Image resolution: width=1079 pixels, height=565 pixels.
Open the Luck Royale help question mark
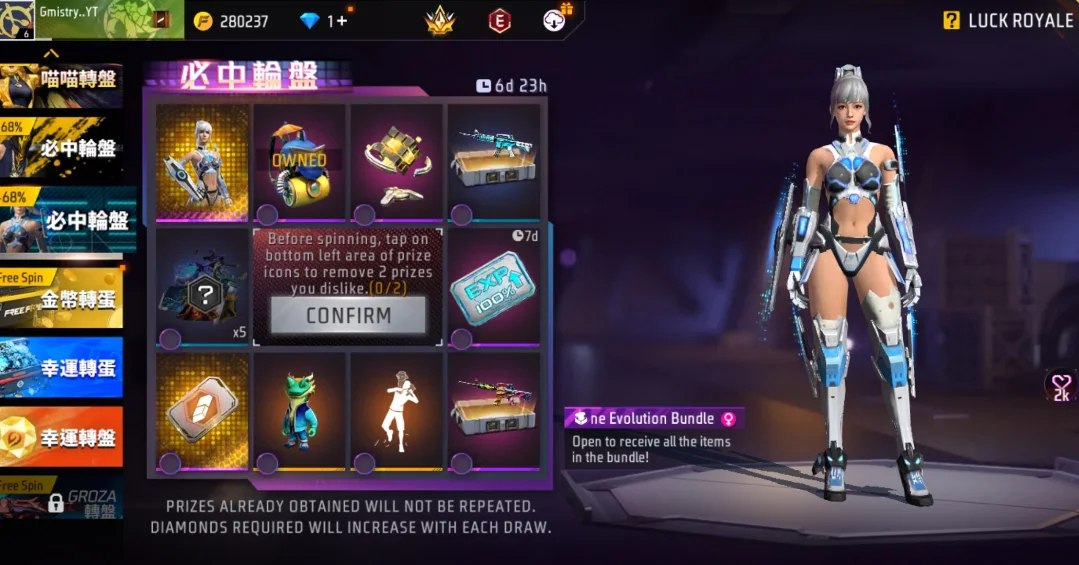click(x=951, y=21)
